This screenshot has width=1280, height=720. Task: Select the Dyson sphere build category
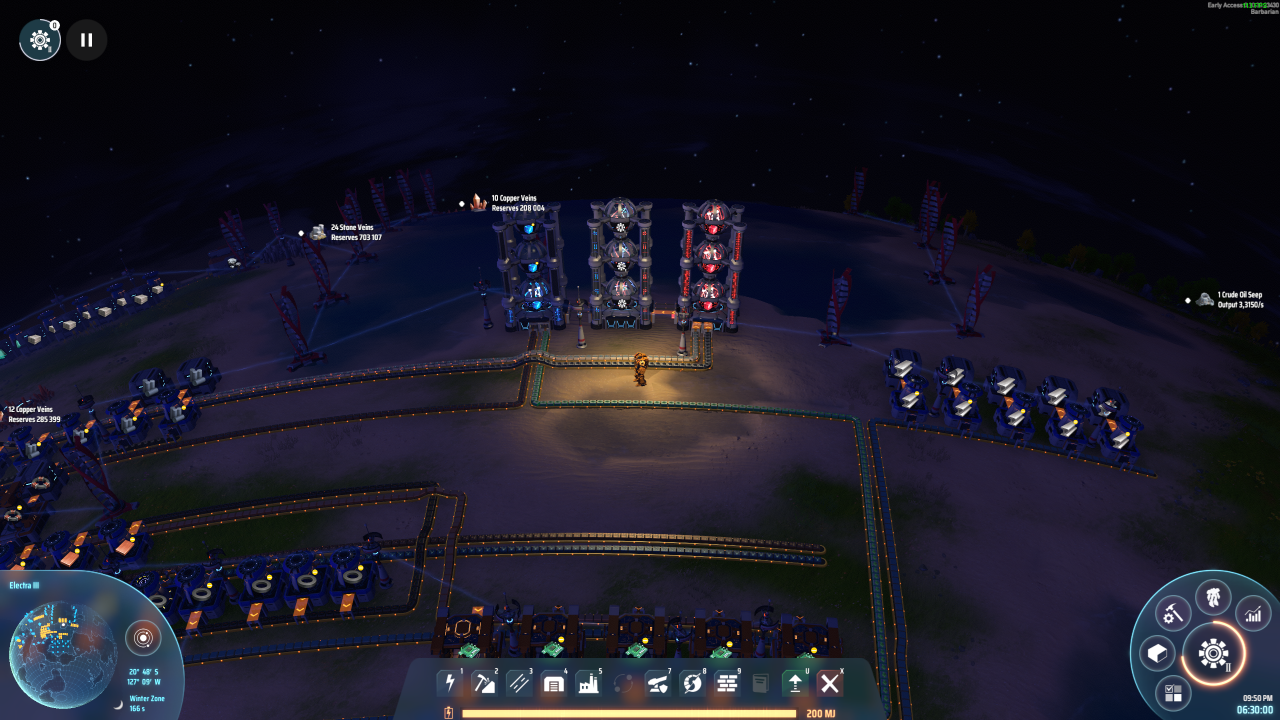pos(692,683)
